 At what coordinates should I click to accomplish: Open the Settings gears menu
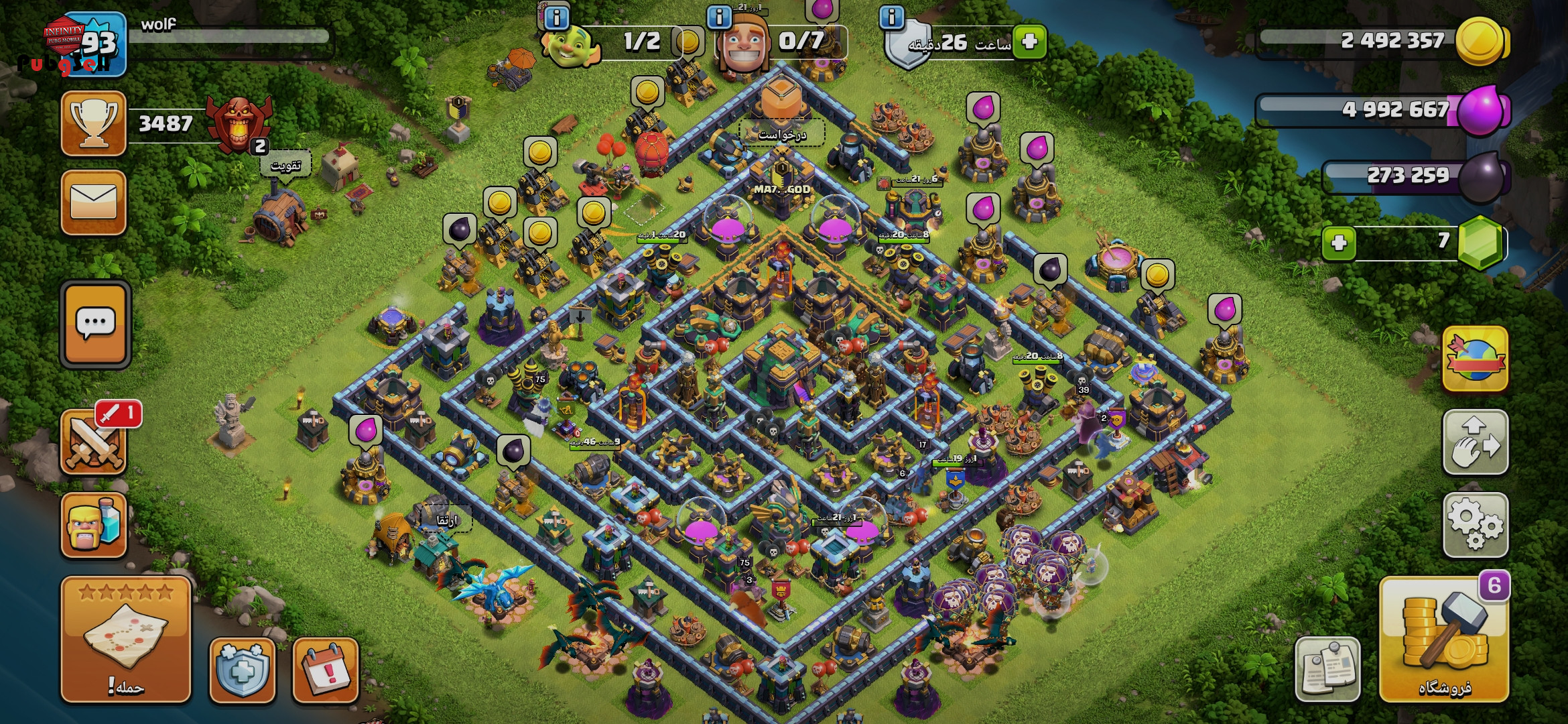pos(1475,524)
